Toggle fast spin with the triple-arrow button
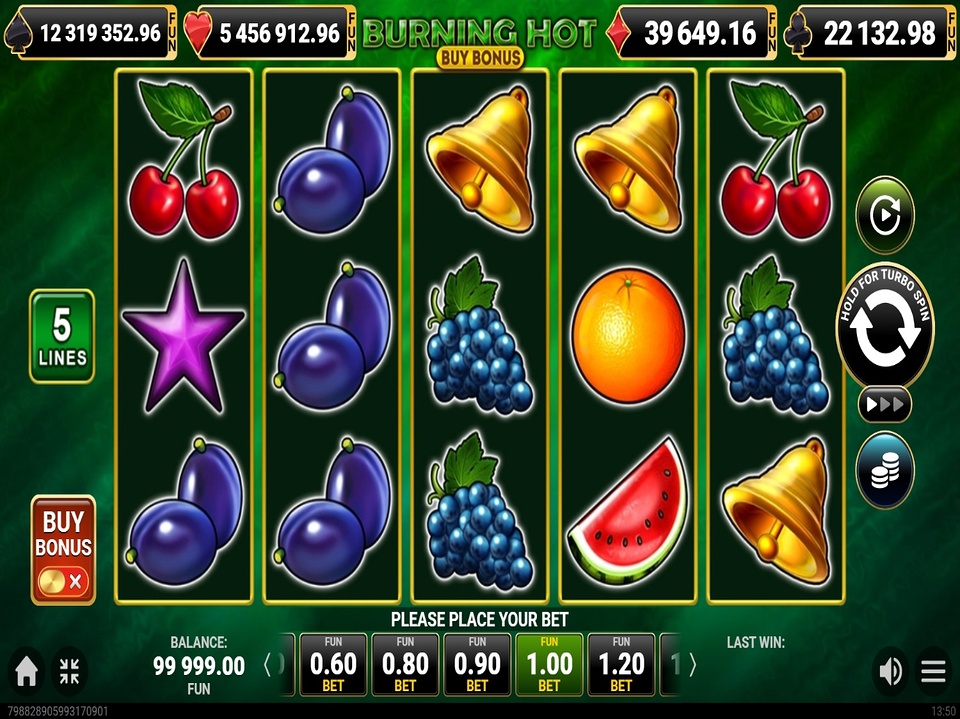Viewport: 960px width, 719px height. [885, 404]
